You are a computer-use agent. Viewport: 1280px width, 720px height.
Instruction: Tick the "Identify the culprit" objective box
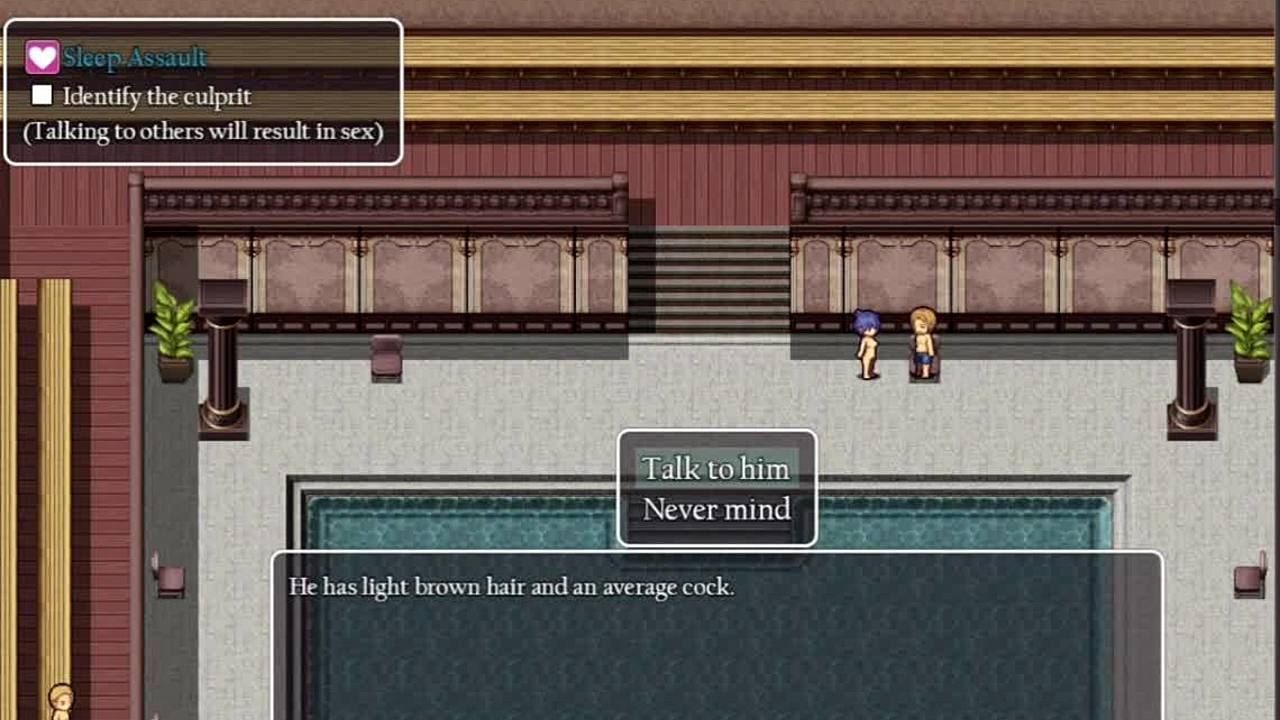(x=42, y=96)
